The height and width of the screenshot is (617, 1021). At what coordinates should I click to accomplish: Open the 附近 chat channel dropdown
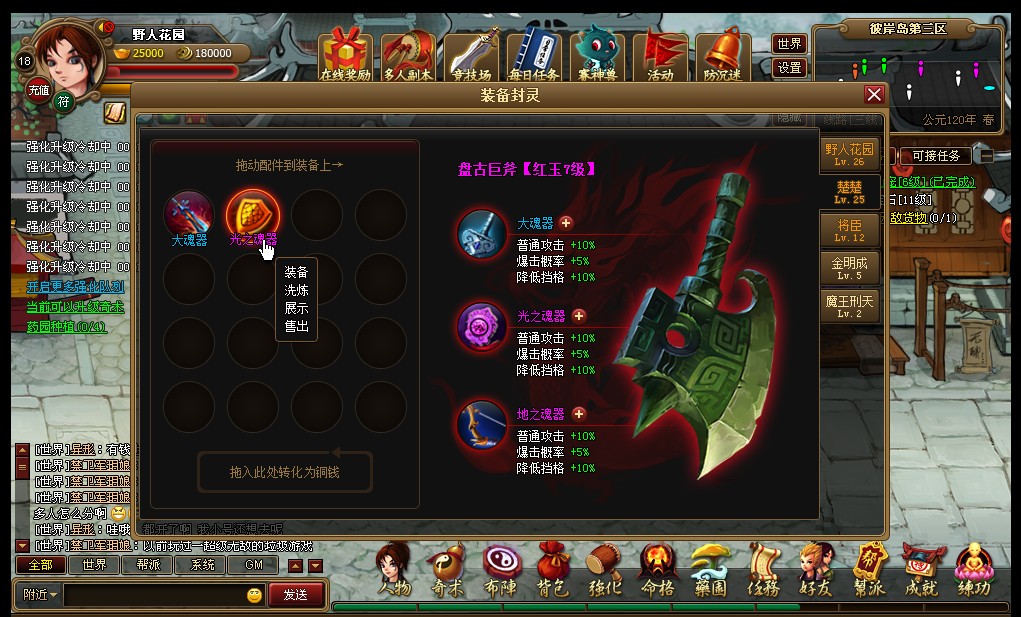pos(39,594)
